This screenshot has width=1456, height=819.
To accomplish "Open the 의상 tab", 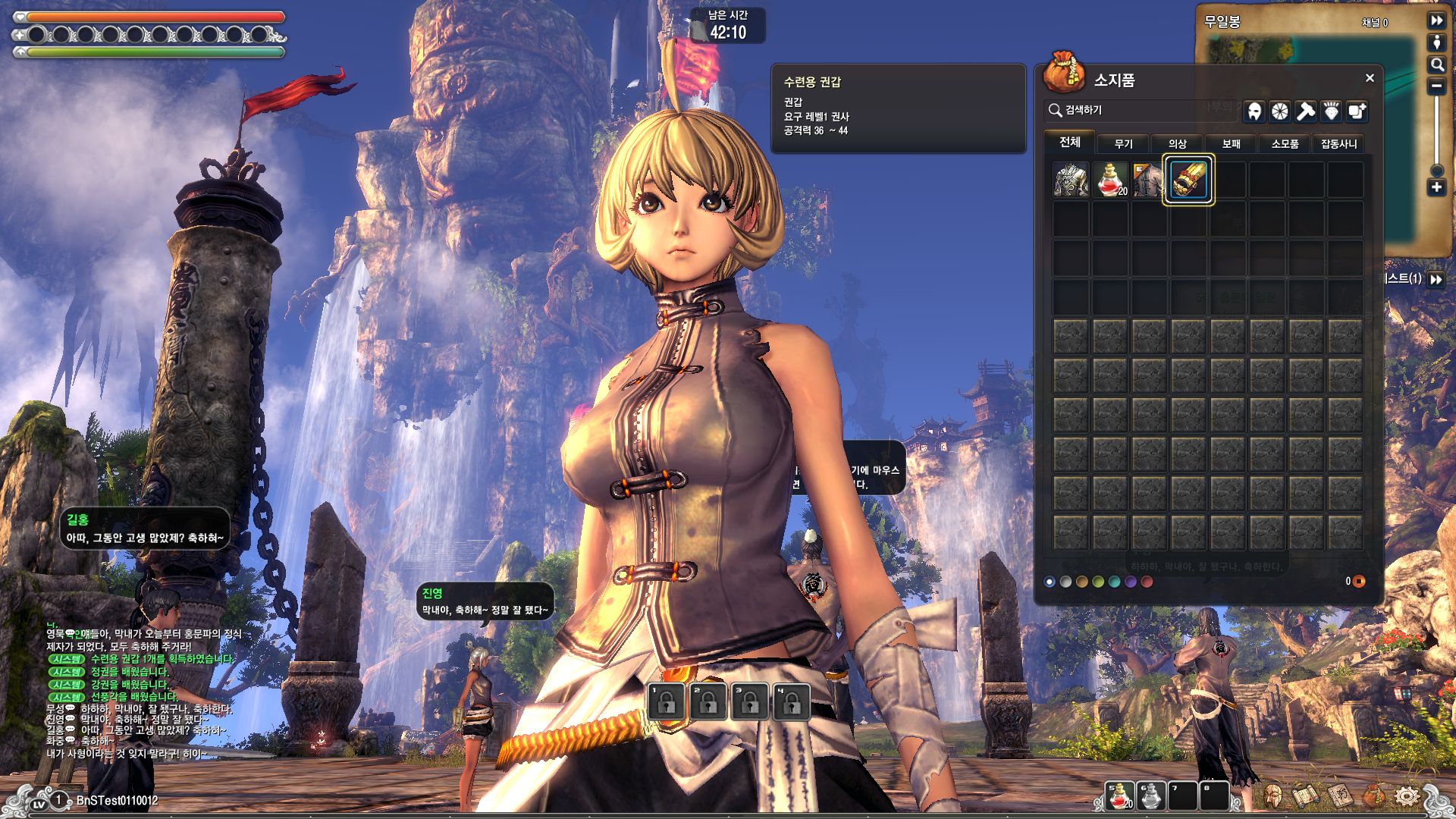I will pos(1177,143).
